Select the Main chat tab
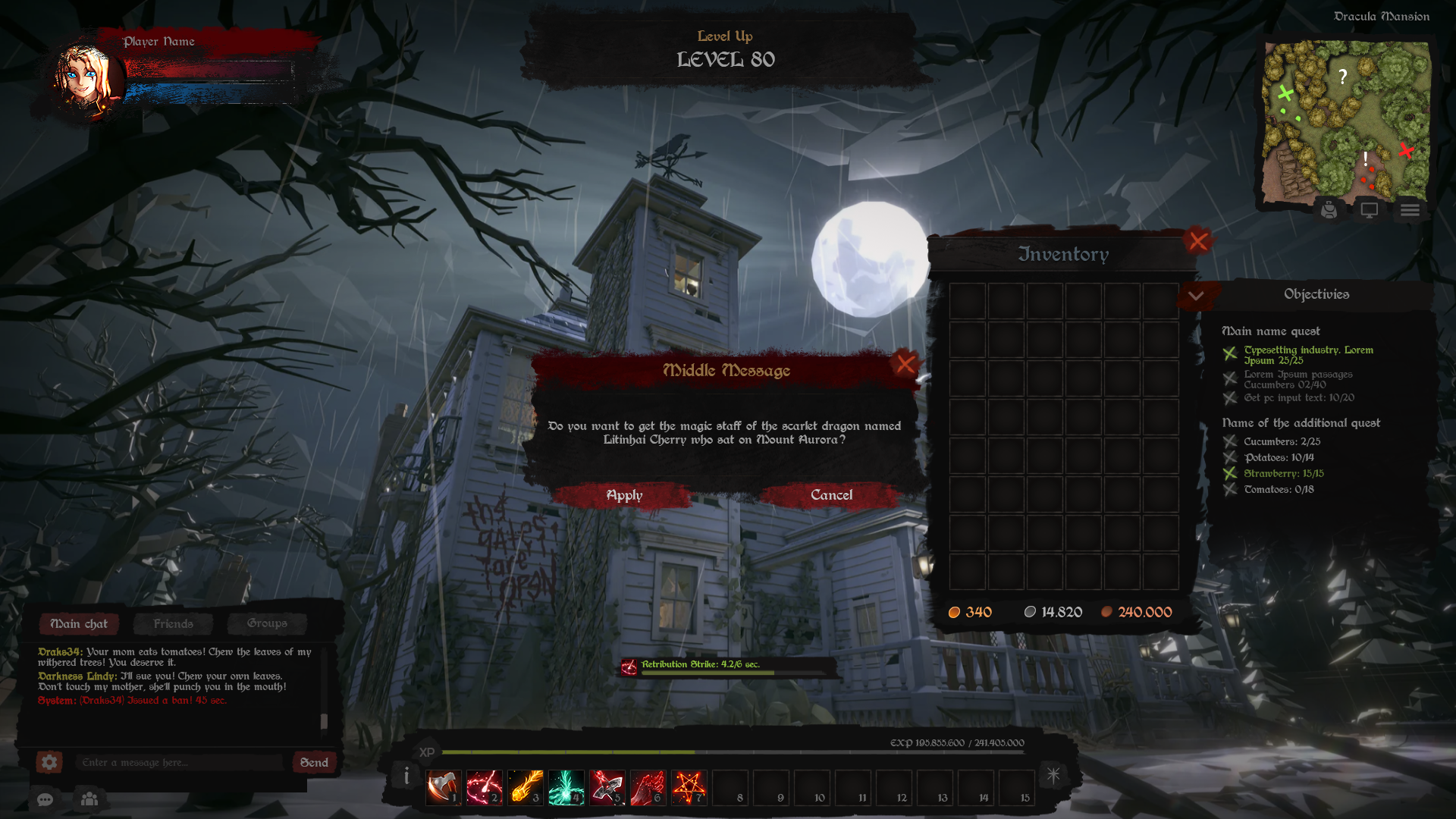The width and height of the screenshot is (1456, 819). 79,623
